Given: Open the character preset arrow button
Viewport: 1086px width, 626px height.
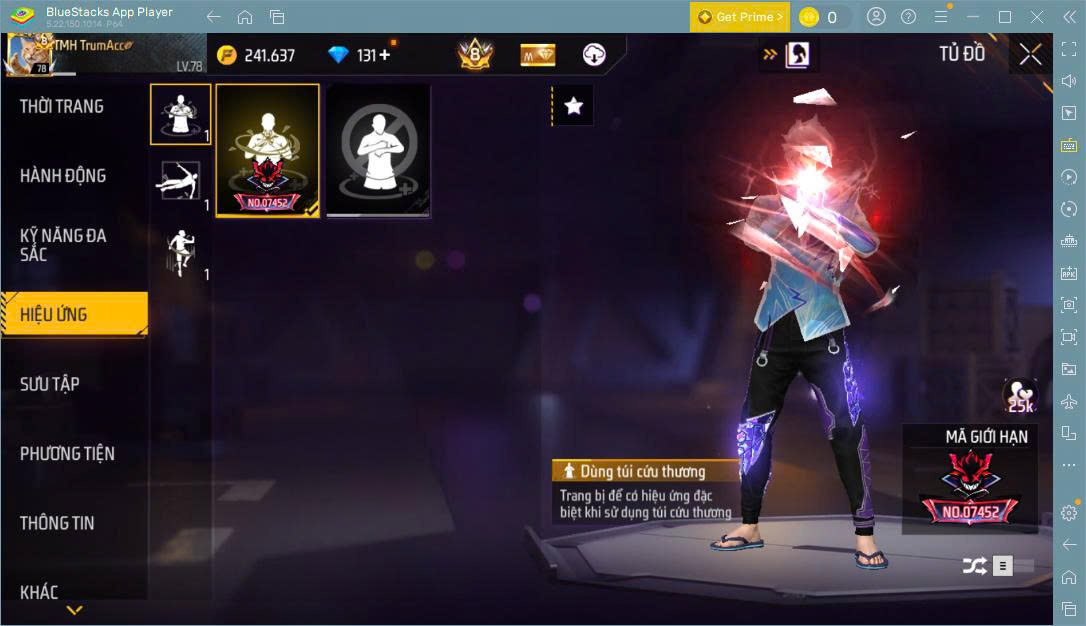Looking at the screenshot, I should [x=788, y=55].
